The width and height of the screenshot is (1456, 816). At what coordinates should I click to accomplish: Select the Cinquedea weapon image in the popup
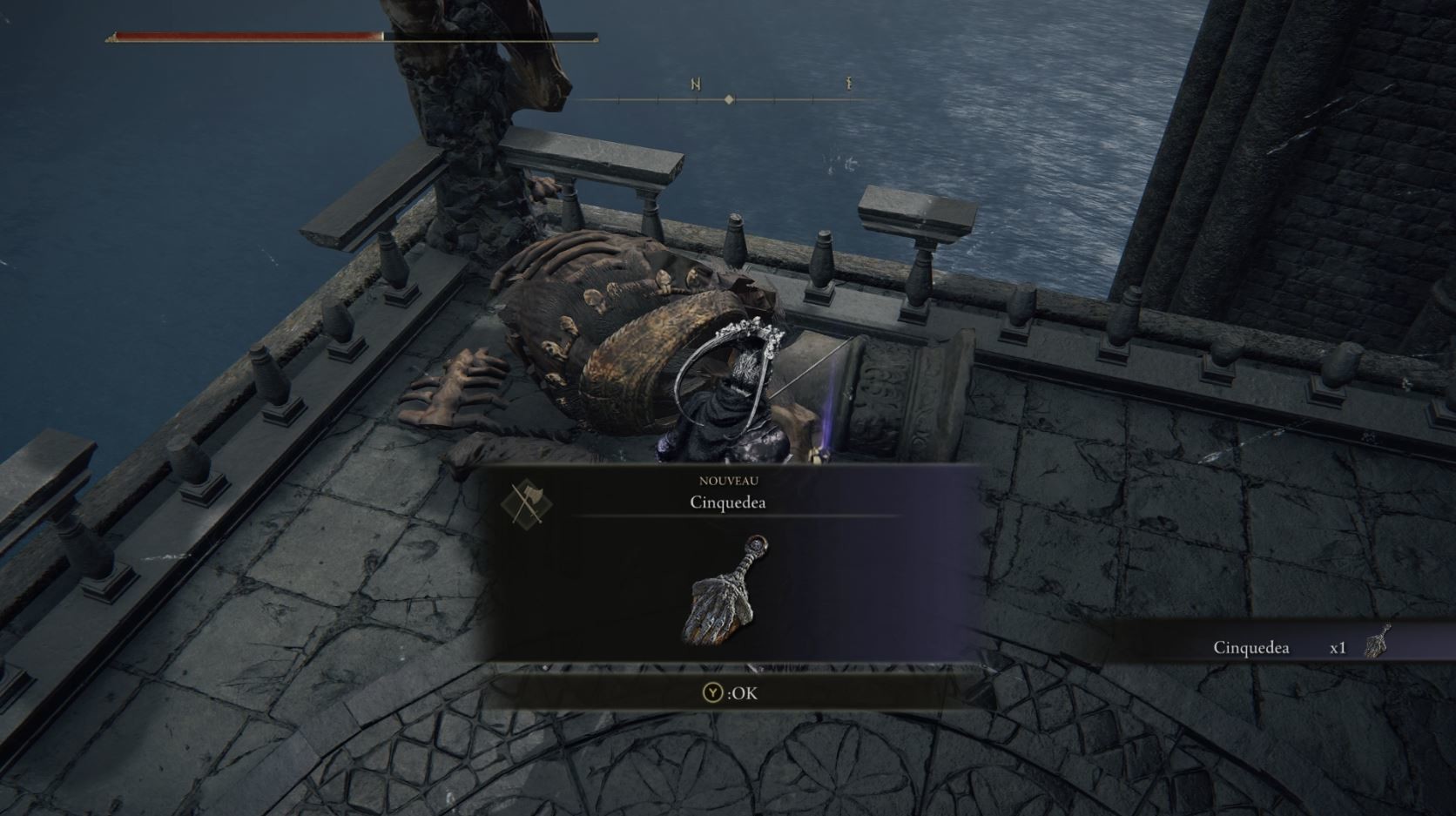point(725,591)
